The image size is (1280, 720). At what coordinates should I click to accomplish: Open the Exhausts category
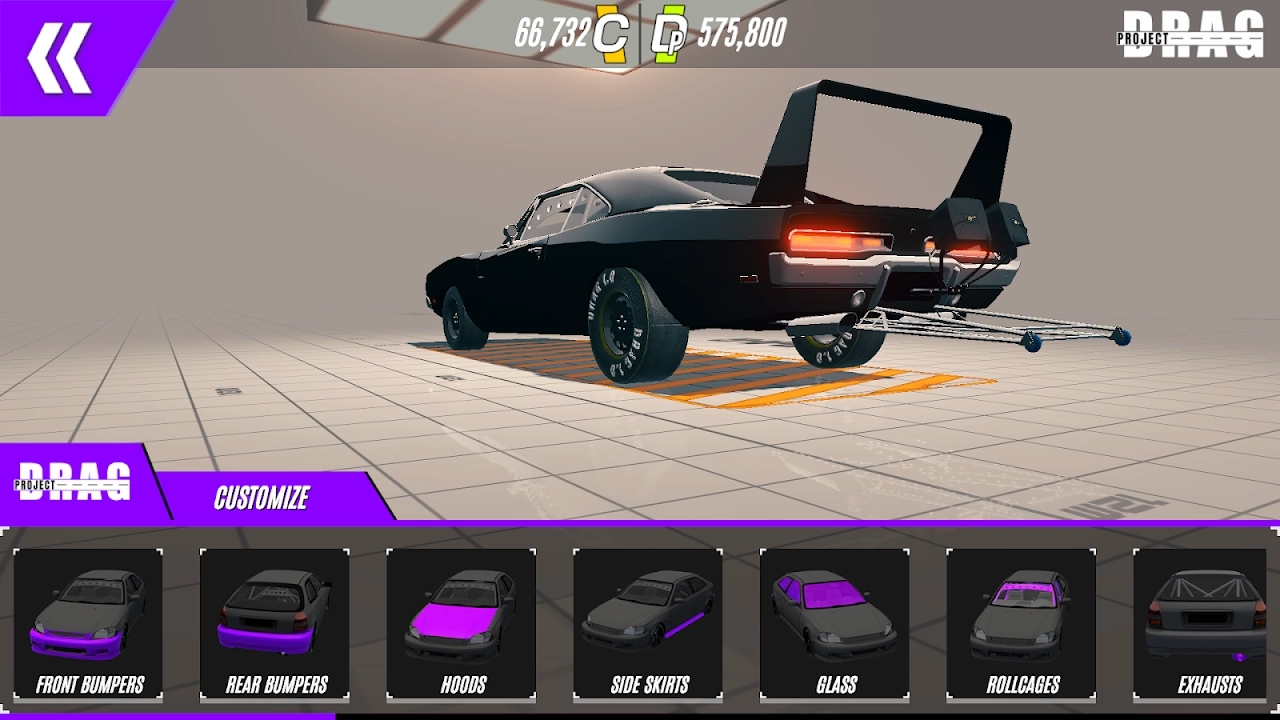(1207, 623)
